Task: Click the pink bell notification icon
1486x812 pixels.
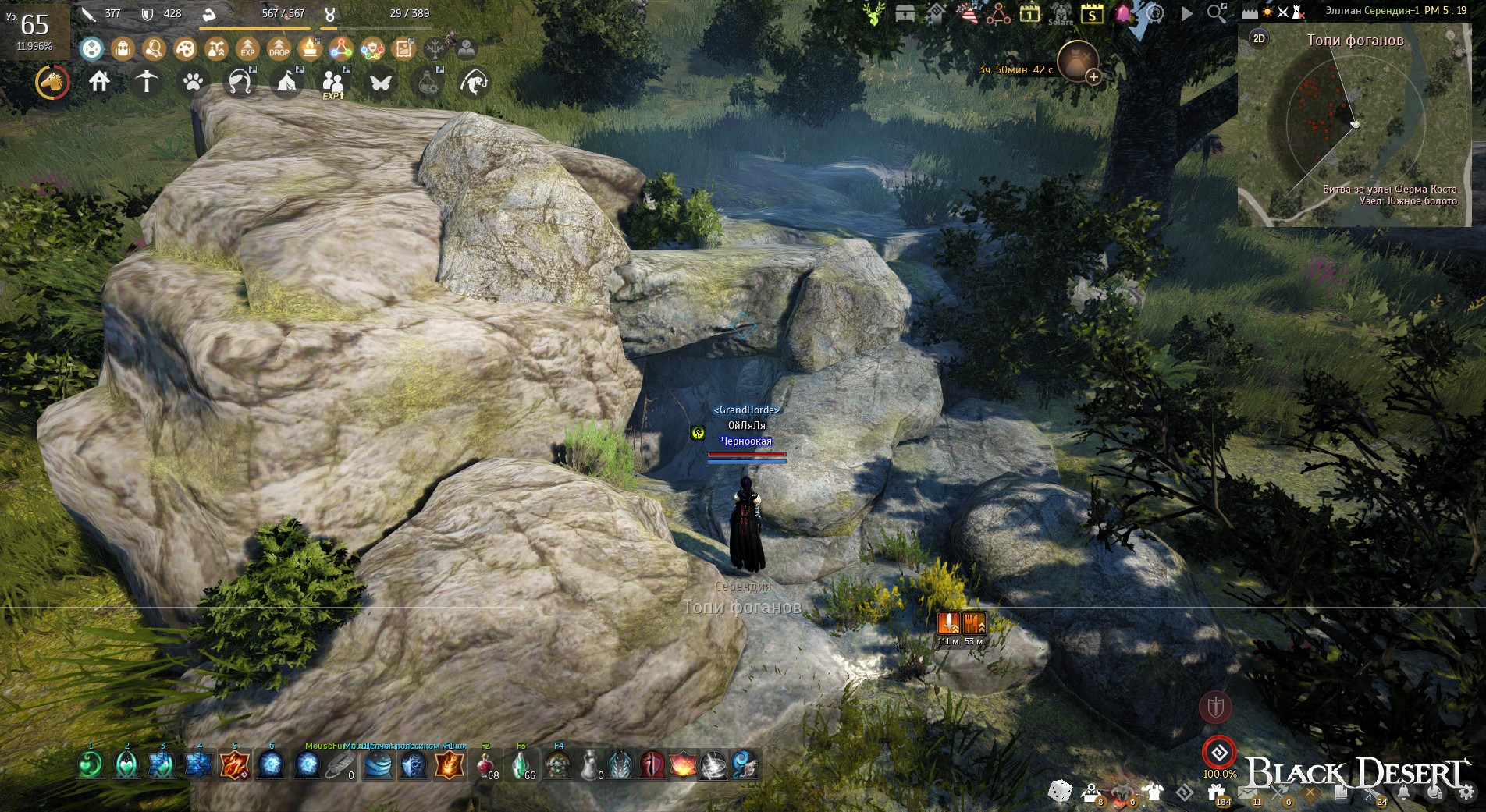Action: [1123, 13]
